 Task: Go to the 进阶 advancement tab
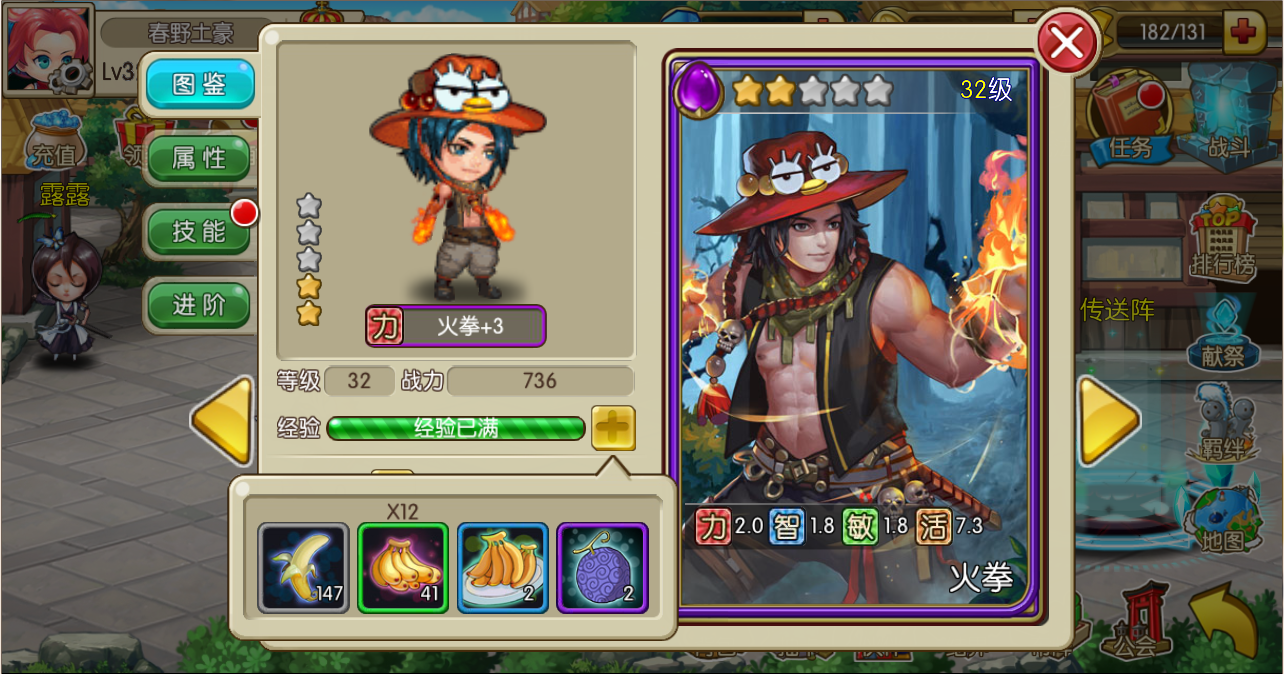tap(198, 305)
